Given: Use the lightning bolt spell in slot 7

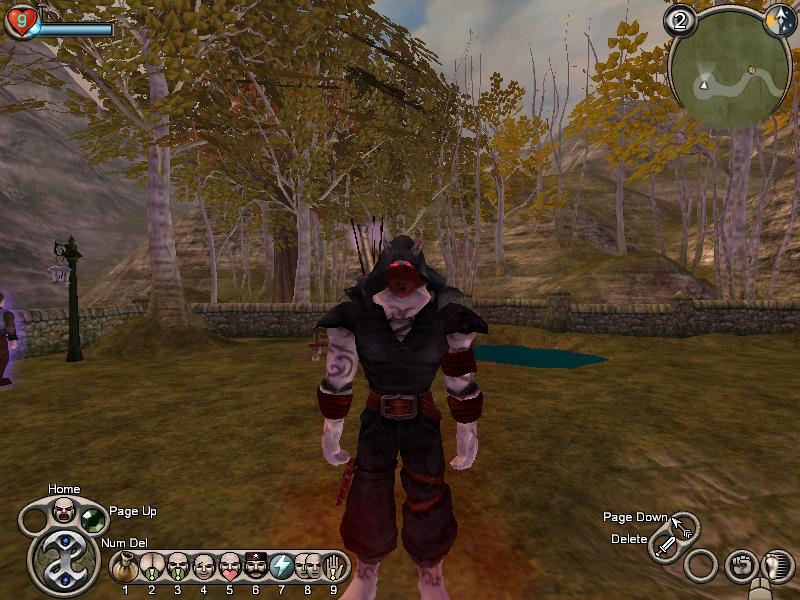Looking at the screenshot, I should (x=282, y=567).
